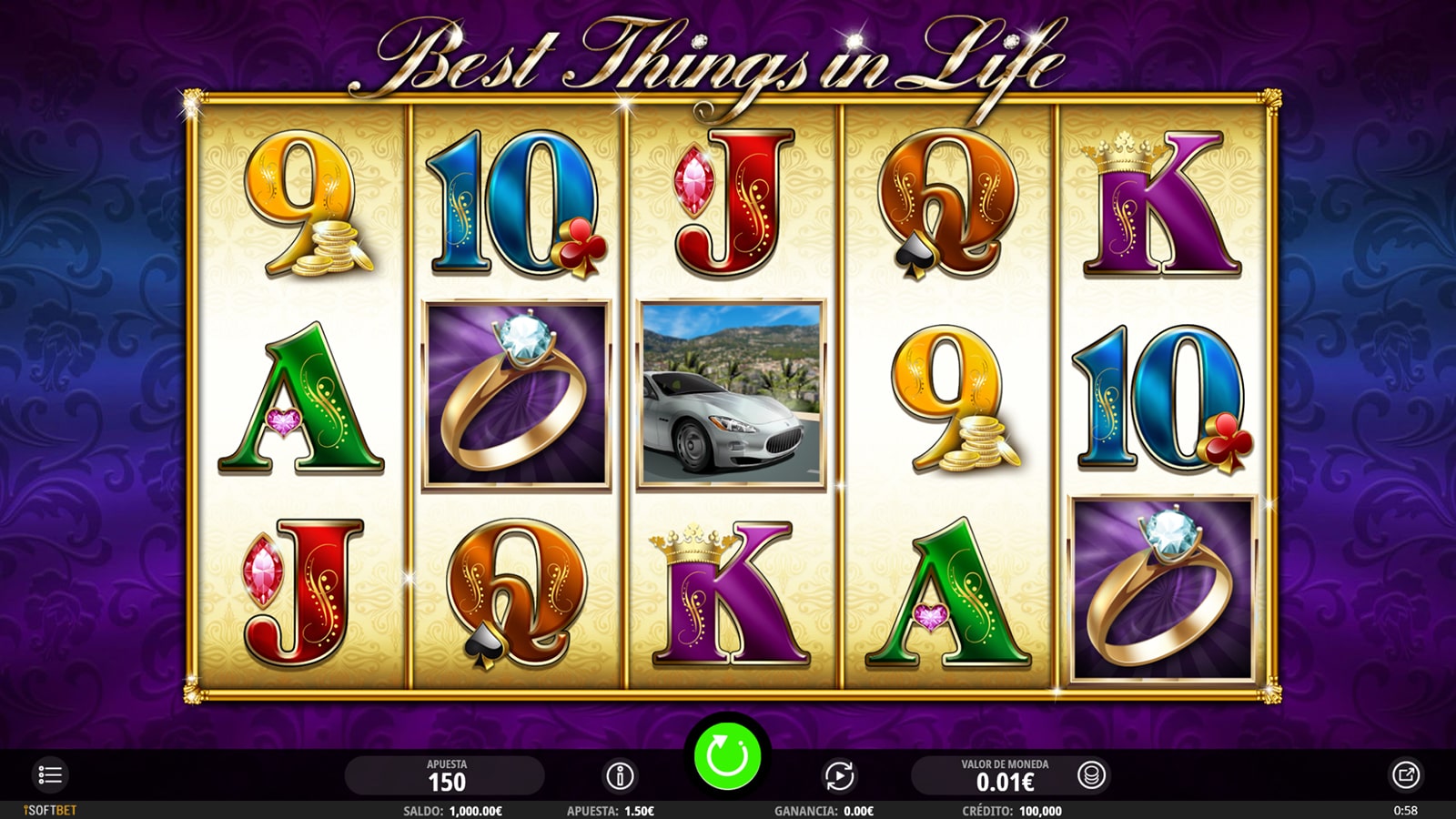Adjust the Valor de Moneda coin value
This screenshot has width=1456, height=819.
[1004, 775]
